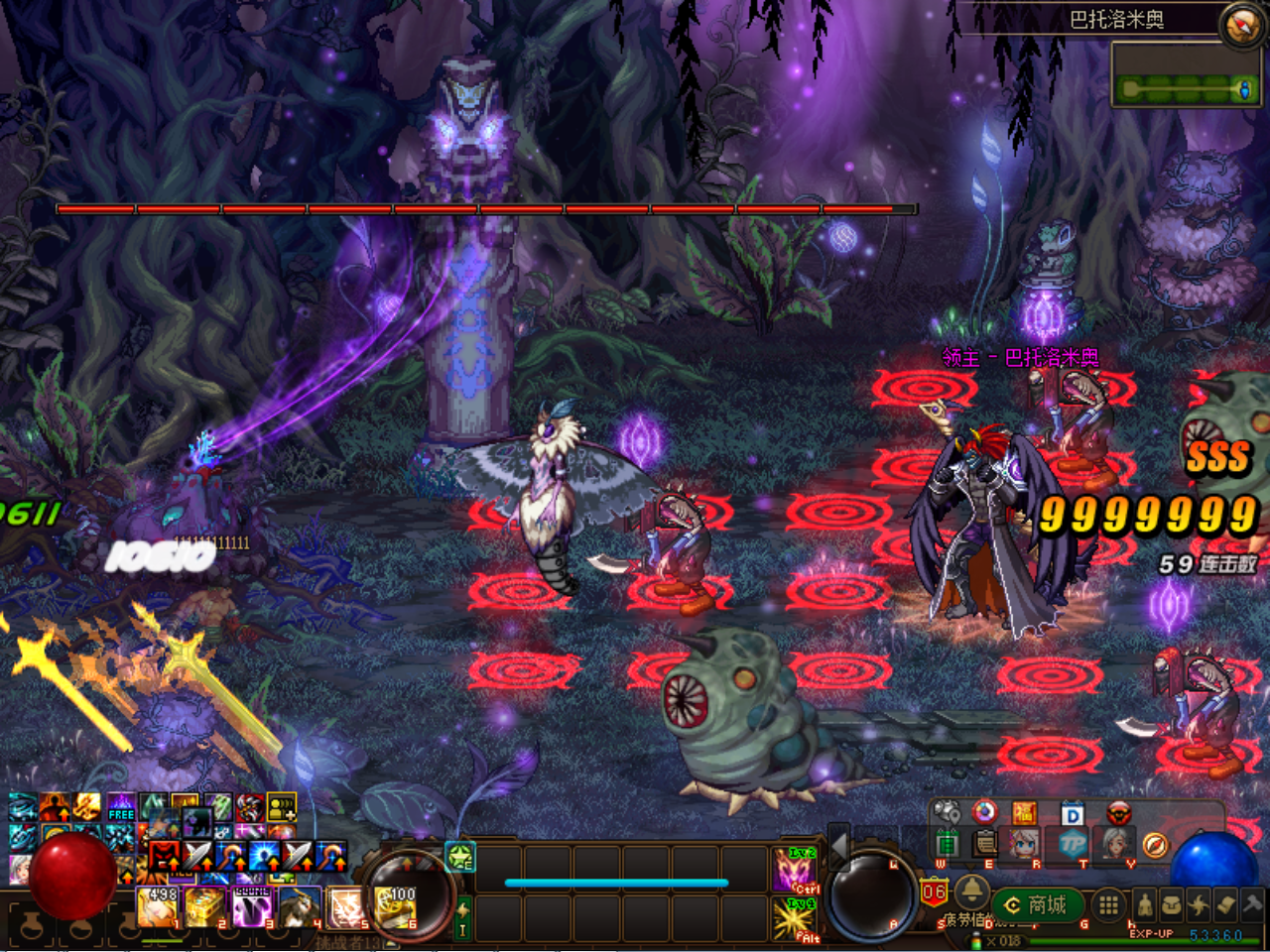Open the grid menu icon bound to G

click(1108, 905)
